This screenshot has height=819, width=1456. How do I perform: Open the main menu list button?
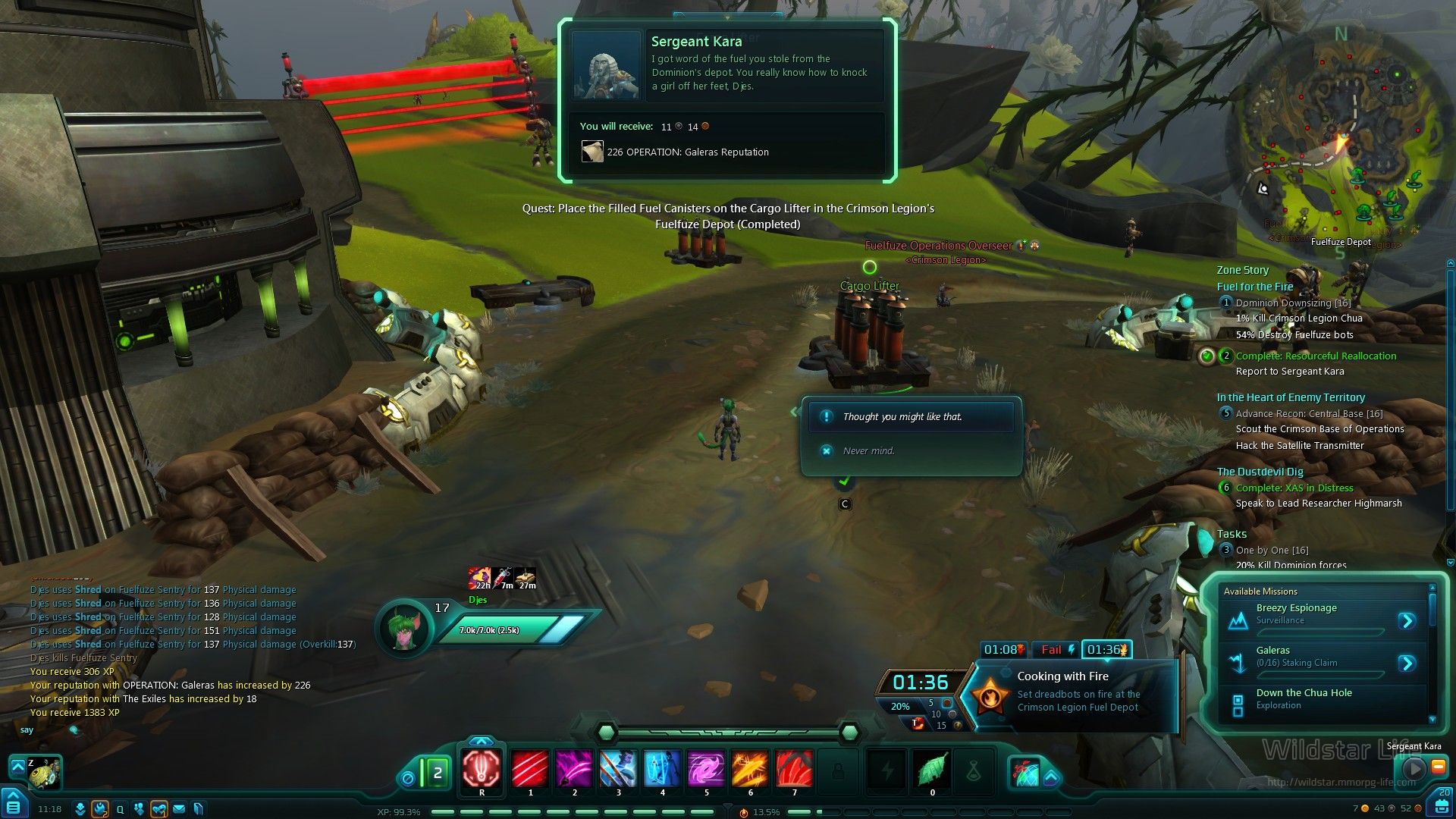click(x=14, y=805)
